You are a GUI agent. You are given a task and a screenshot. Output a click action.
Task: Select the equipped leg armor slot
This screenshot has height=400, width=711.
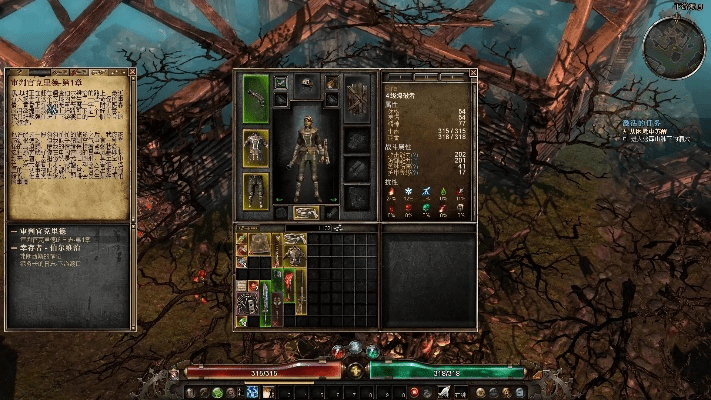(x=256, y=190)
